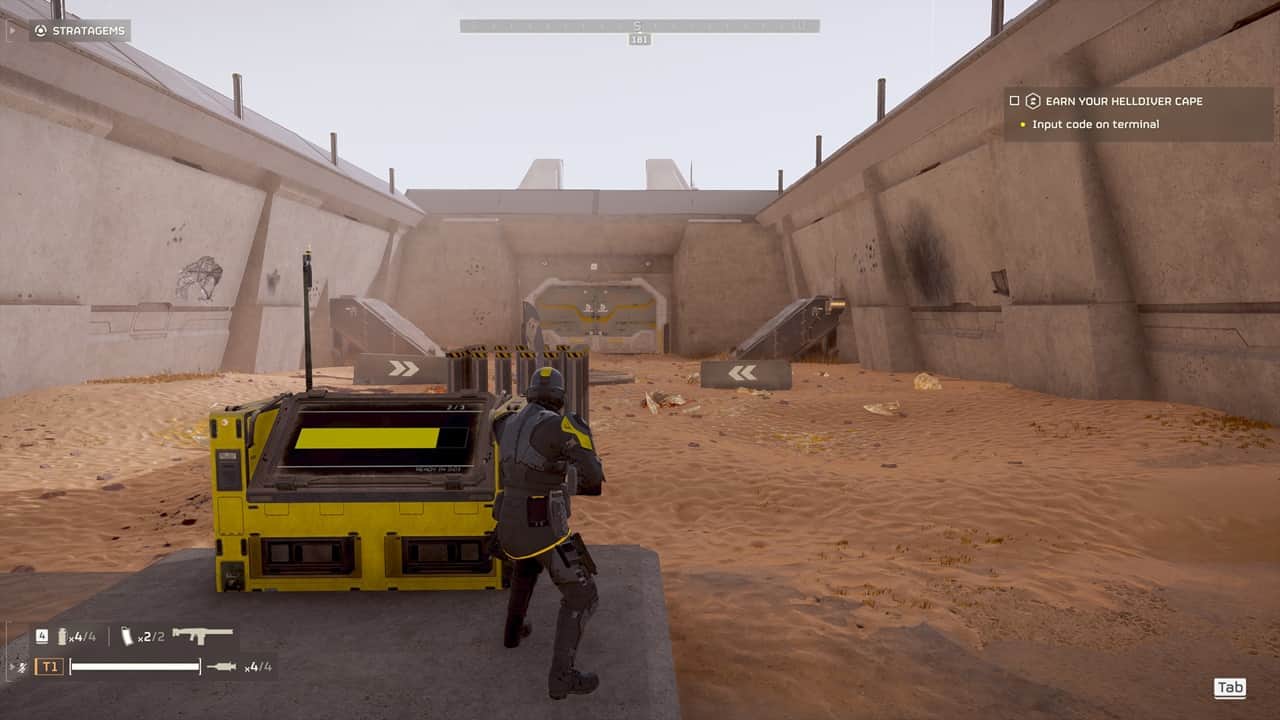
Task: Click the grenade count badge labeled 4
Action: pyautogui.click(x=42, y=636)
